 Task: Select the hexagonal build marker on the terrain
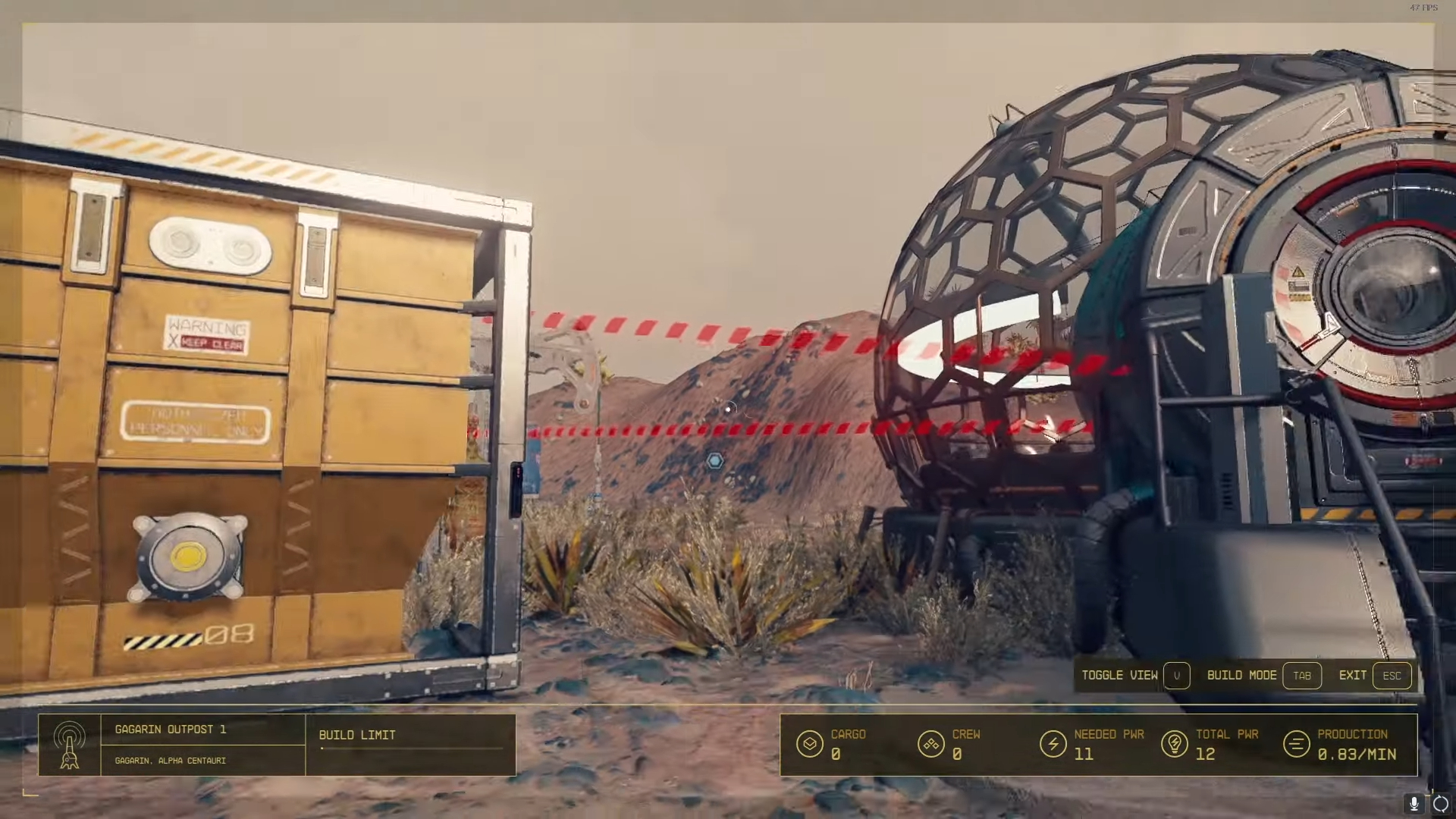click(714, 460)
